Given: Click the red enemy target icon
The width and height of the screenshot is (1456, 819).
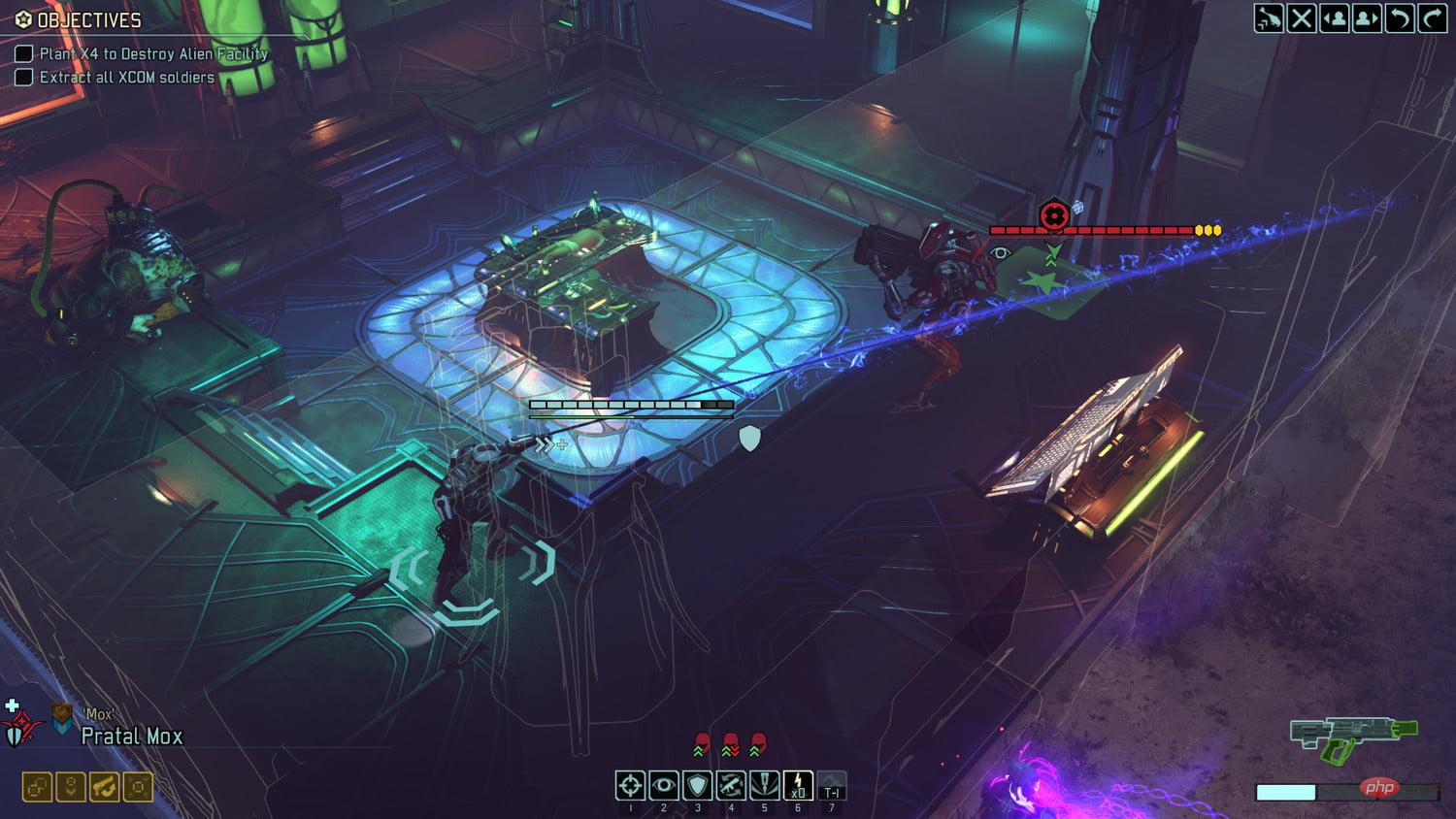Looking at the screenshot, I should tap(1054, 215).
